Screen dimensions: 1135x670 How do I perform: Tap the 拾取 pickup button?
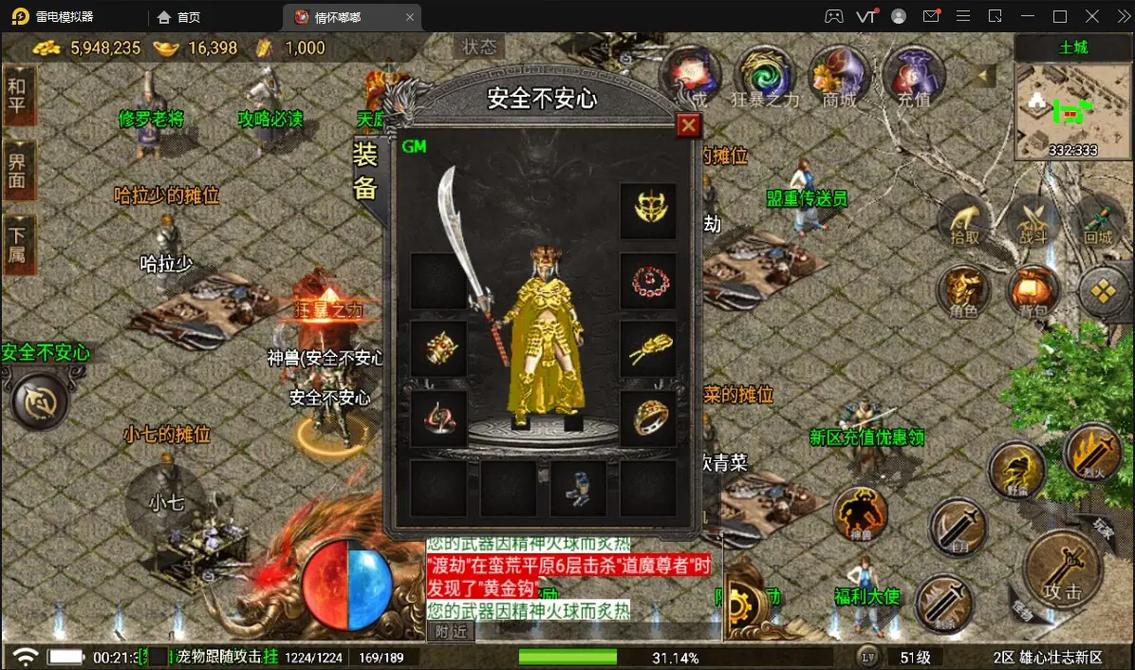click(965, 222)
